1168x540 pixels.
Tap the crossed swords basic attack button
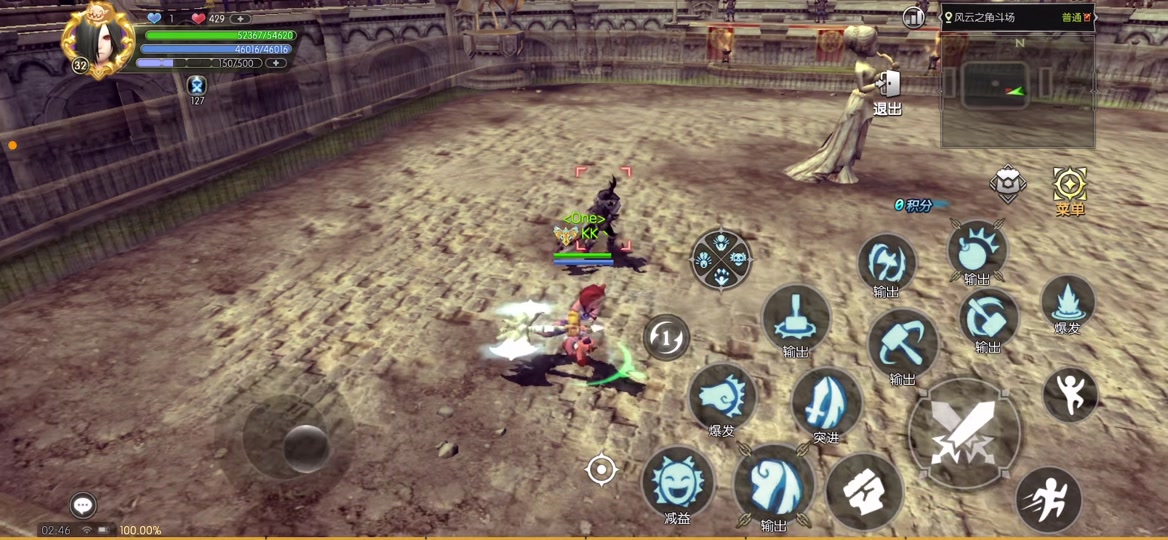point(964,433)
